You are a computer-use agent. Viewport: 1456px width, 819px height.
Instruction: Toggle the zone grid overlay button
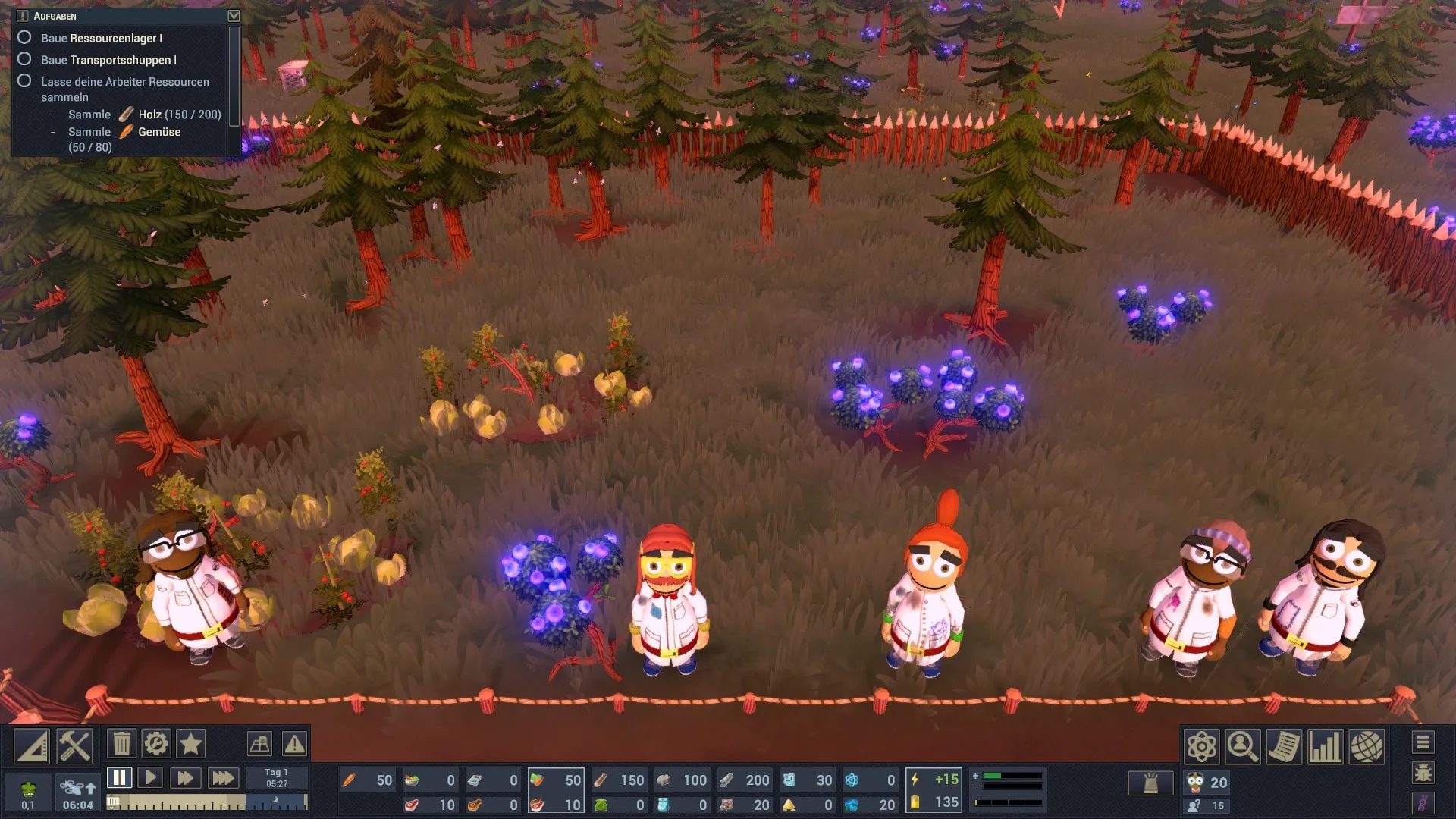click(x=259, y=744)
